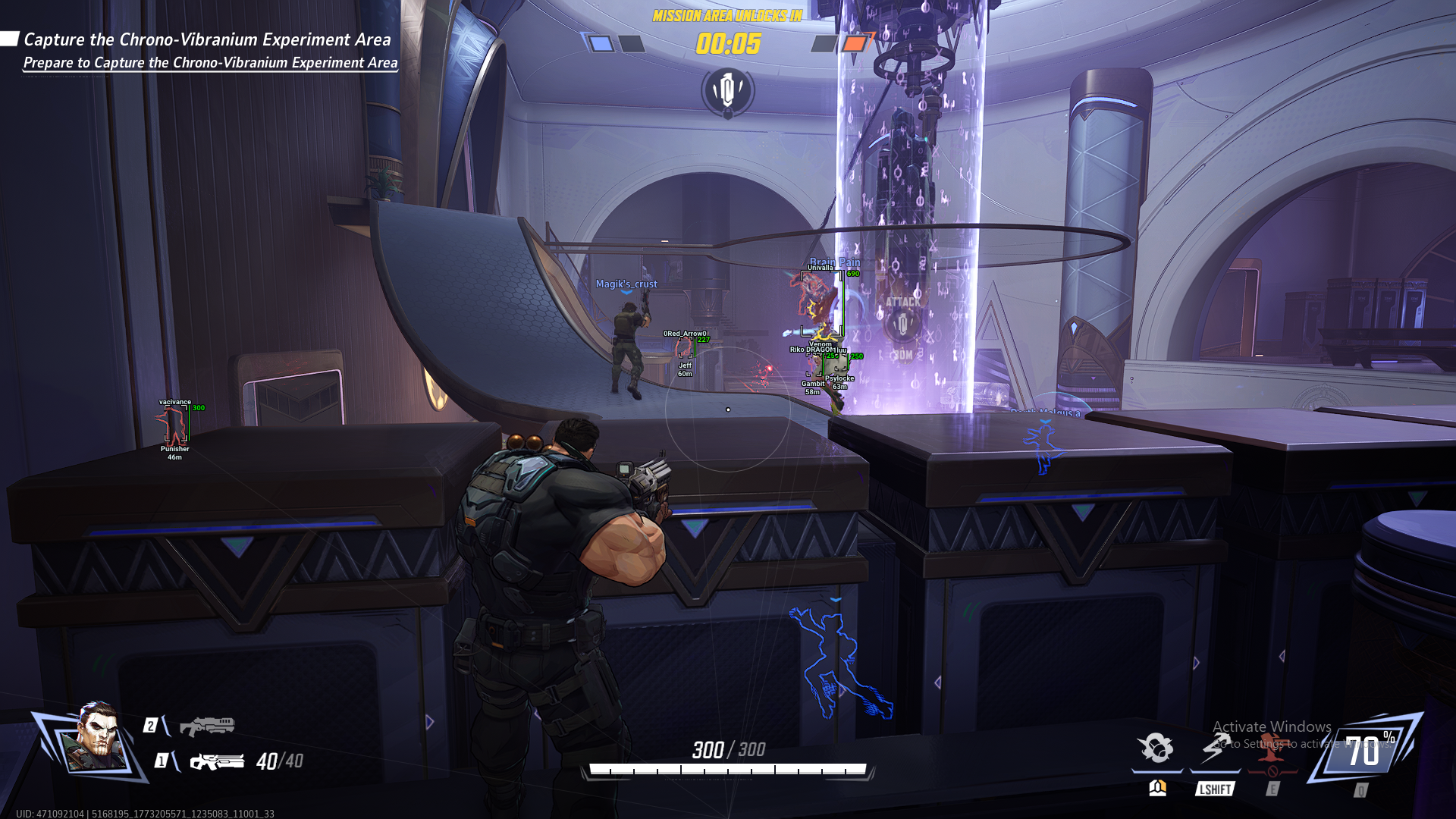Toggle the blue allied team score marker
This screenshot has width=1456, height=819.
[x=601, y=44]
